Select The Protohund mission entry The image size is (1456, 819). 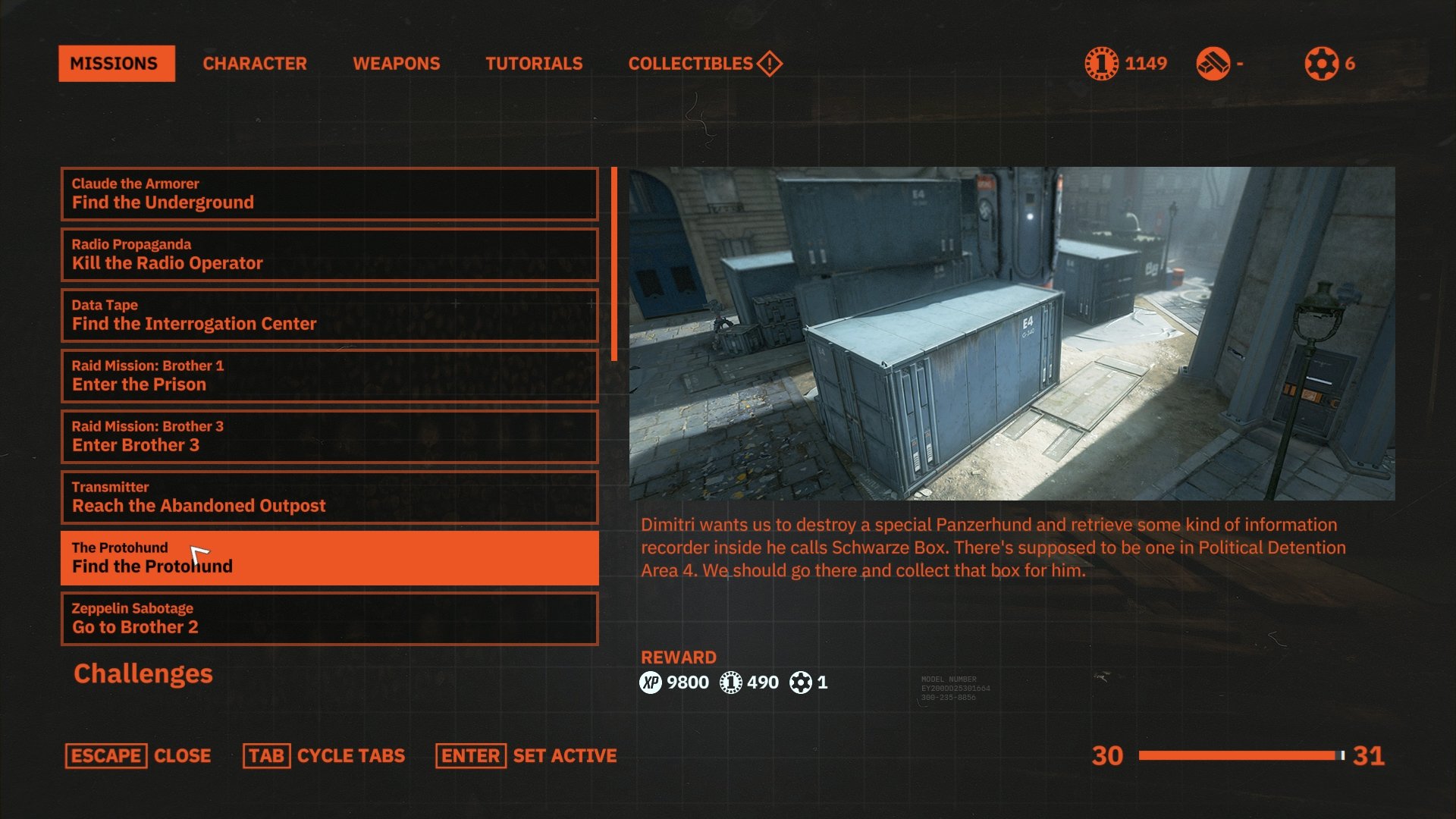(x=329, y=558)
